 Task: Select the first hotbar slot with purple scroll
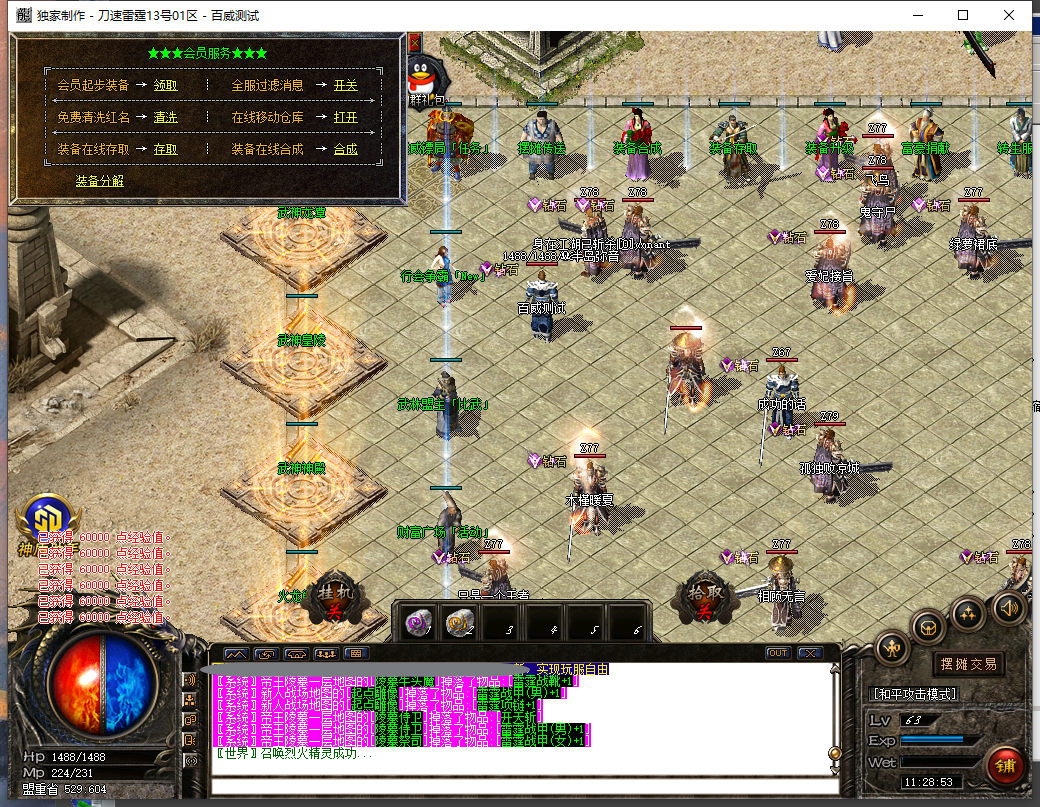pyautogui.click(x=417, y=623)
